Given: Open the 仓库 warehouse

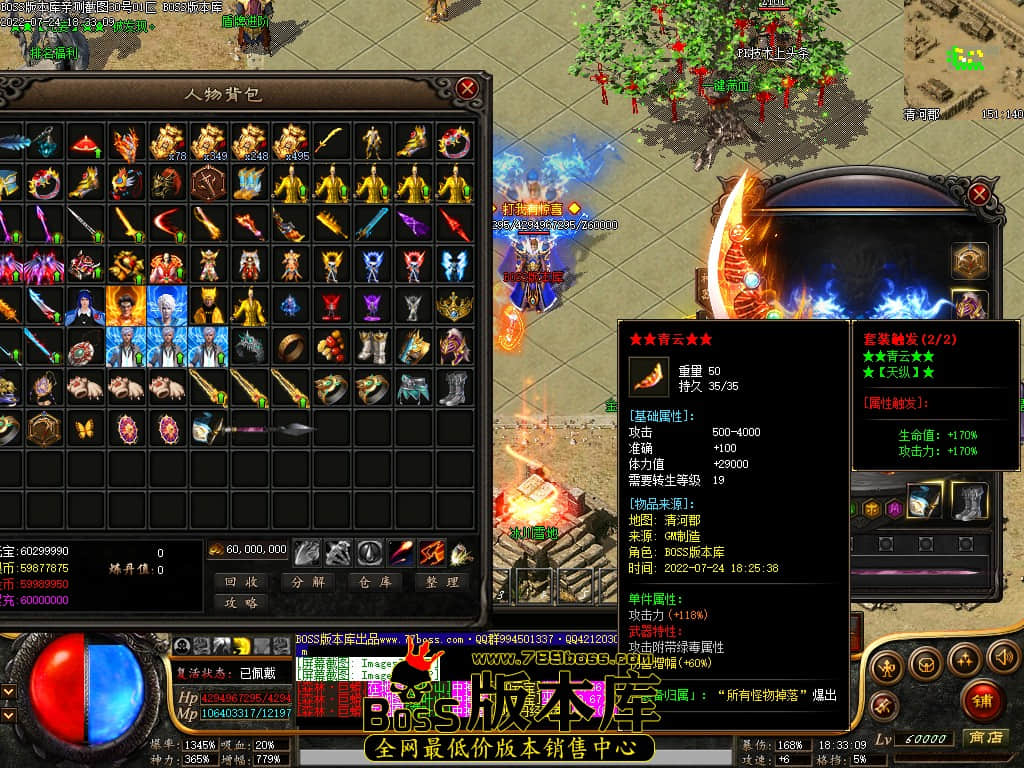Looking at the screenshot, I should 374,581.
